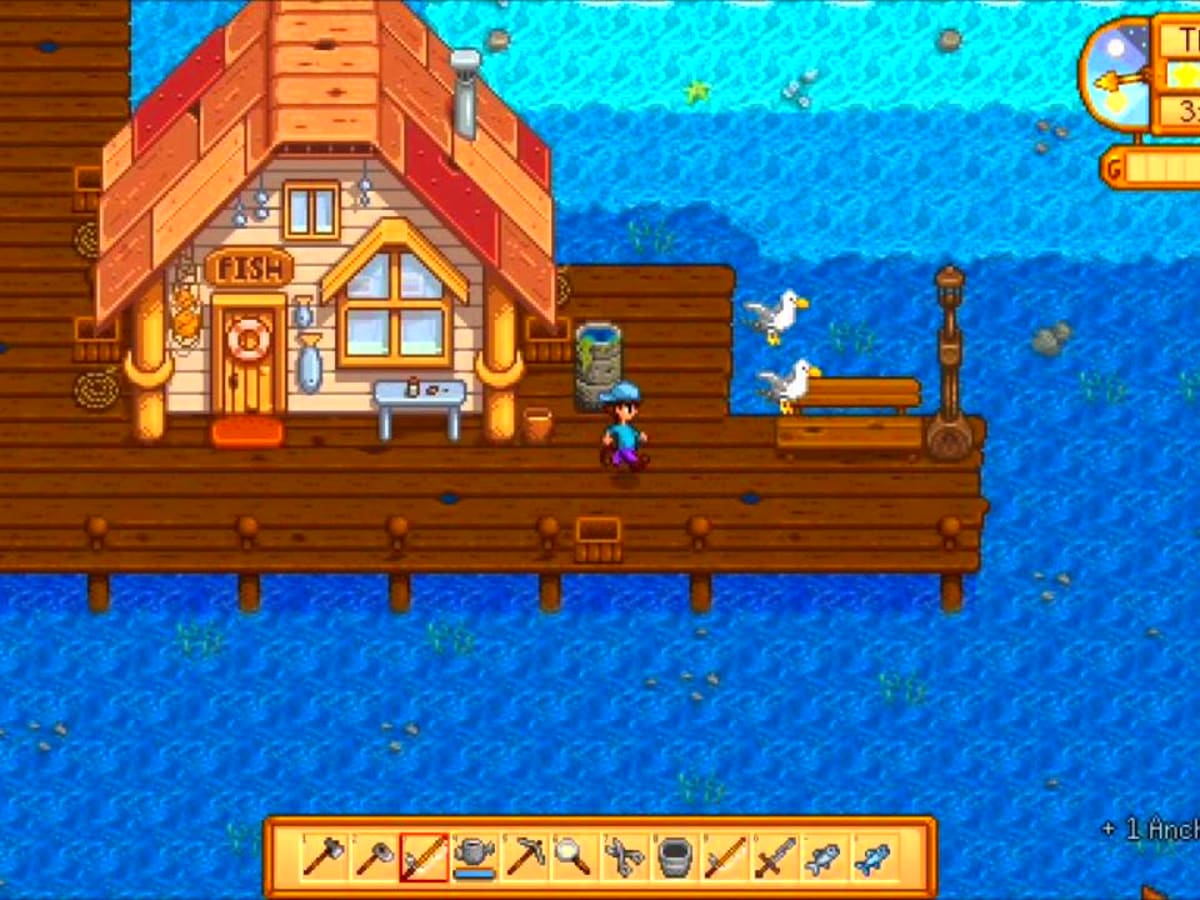Screen dimensions: 1200x900
Task: Switch to the pickaxe slot
Action: [524, 857]
